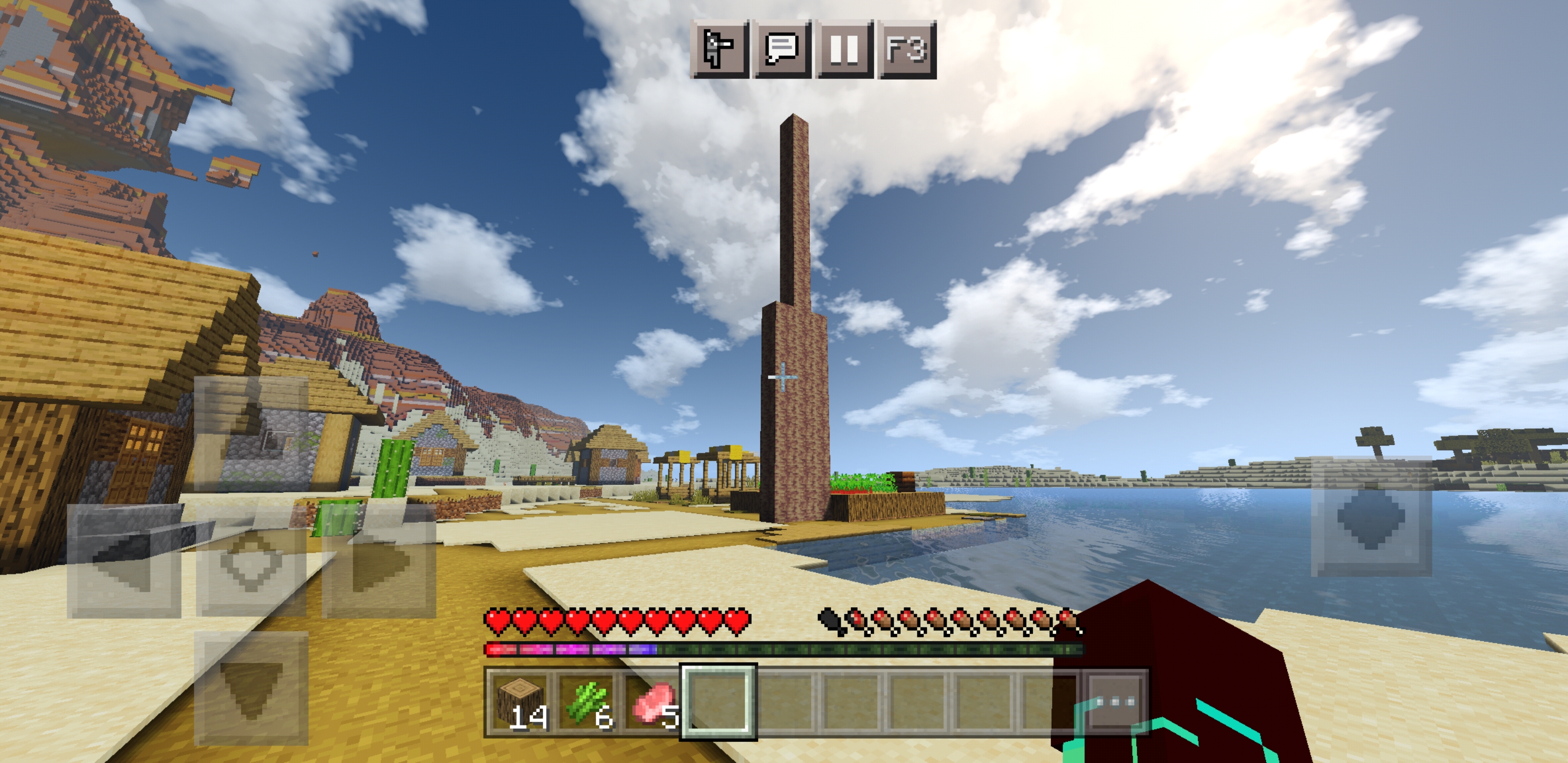This screenshot has width=1568, height=763.
Task: Select the sugar cane hotbar slot
Action: pos(587,702)
